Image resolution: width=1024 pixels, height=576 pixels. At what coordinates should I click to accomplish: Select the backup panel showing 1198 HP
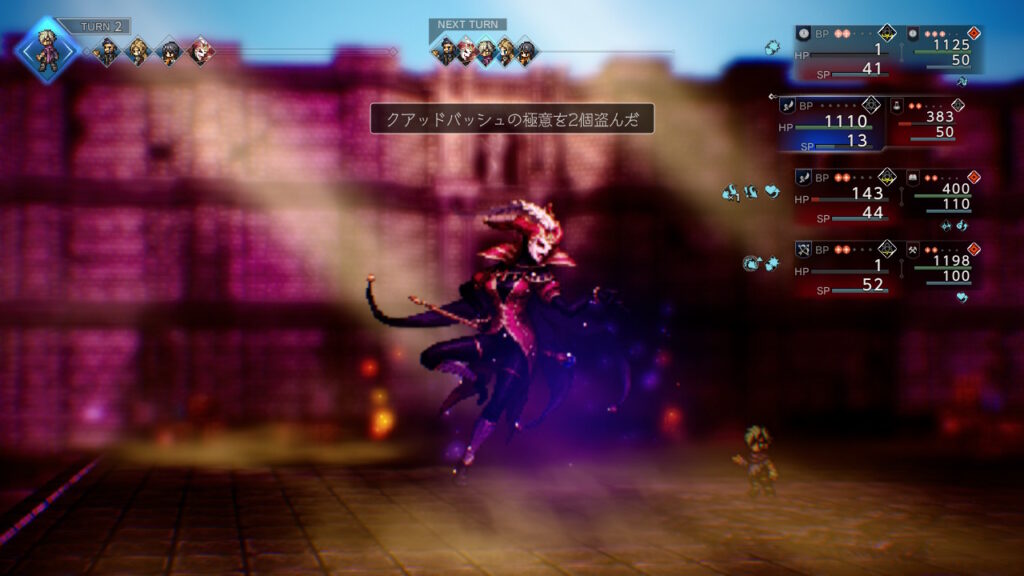(x=941, y=262)
